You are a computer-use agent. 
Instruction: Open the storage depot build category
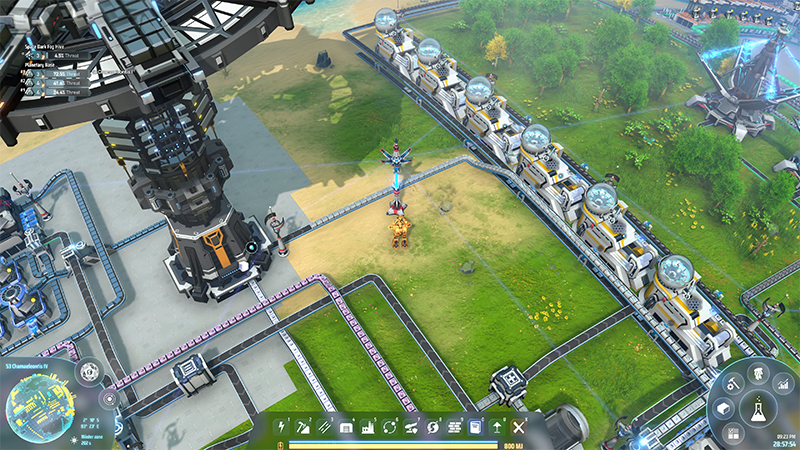point(346,427)
